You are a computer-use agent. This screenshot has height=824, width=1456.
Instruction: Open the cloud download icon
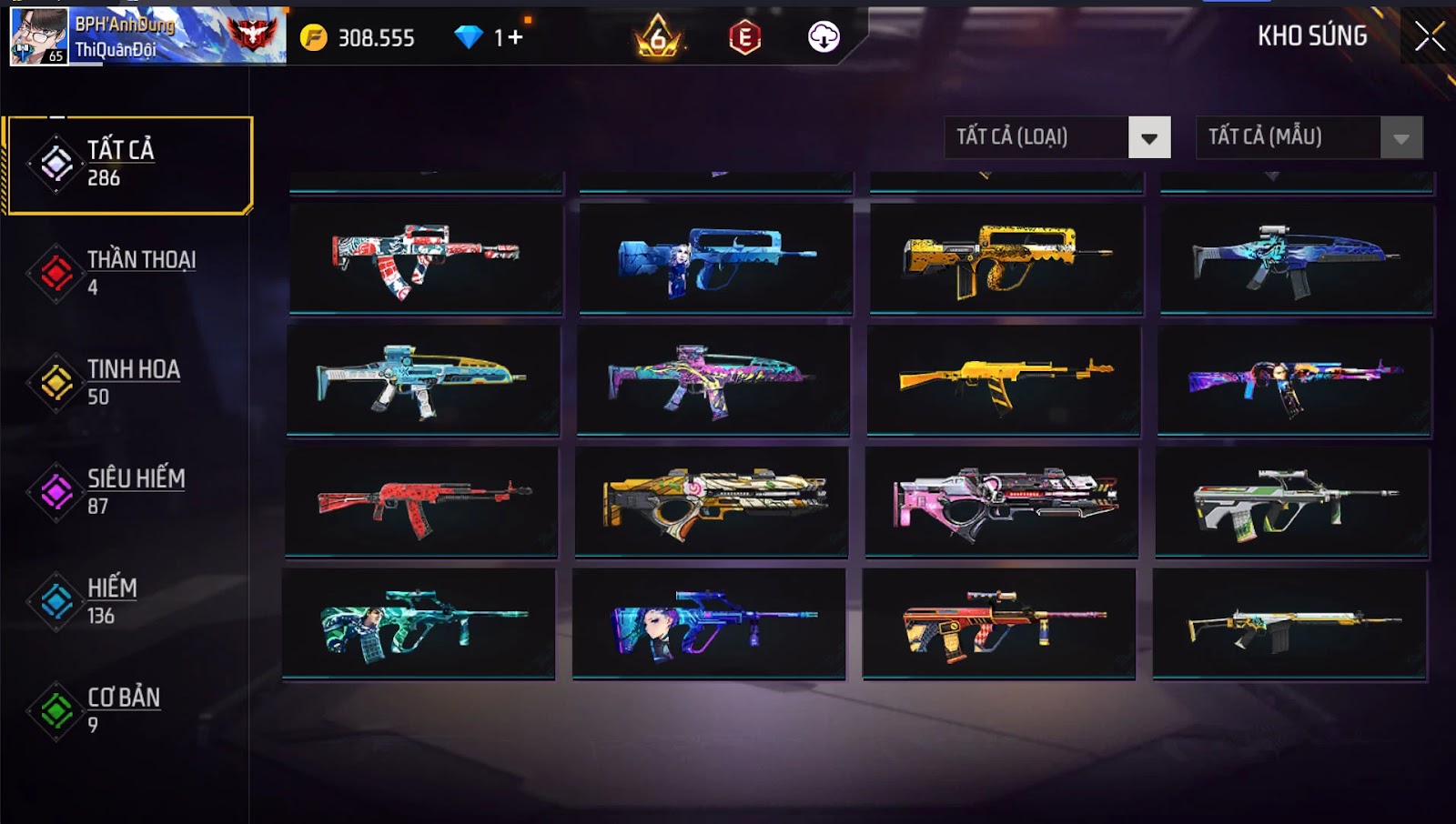point(824,37)
